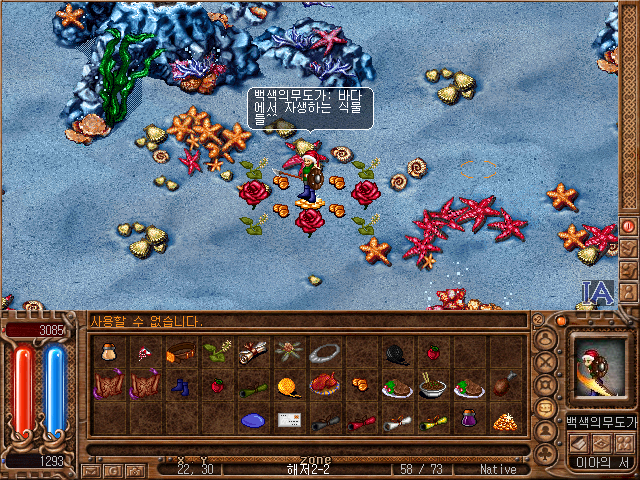Pick the bowl of noodles
640x480 pixels.
[x=433, y=385]
